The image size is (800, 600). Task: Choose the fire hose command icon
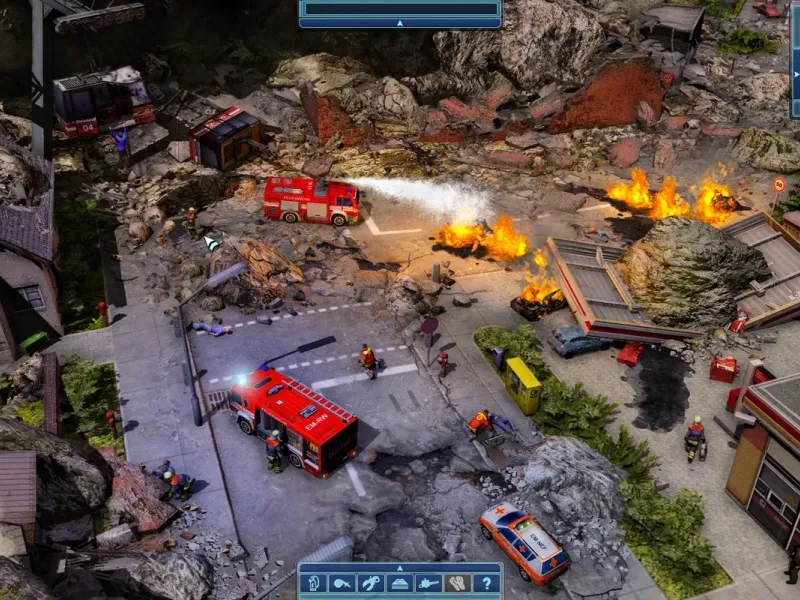[x=342, y=583]
